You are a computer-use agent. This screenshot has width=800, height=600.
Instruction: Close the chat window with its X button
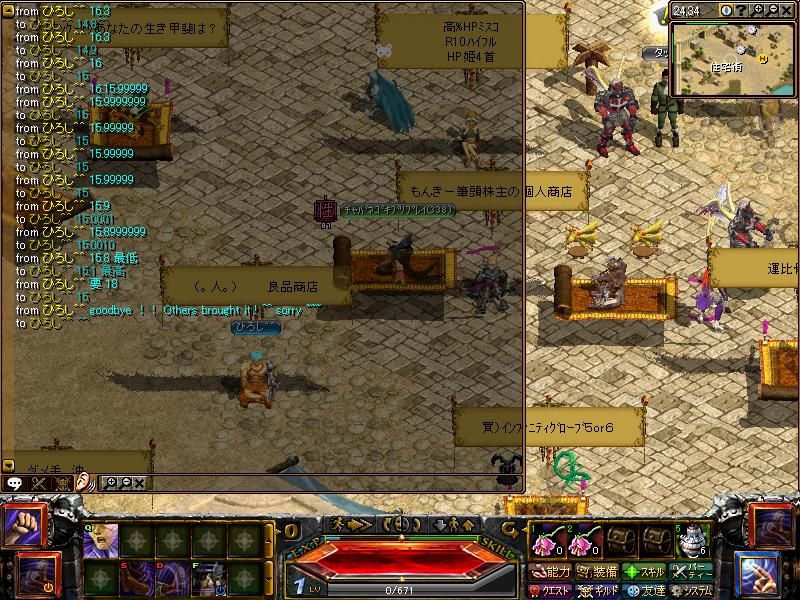(x=139, y=482)
